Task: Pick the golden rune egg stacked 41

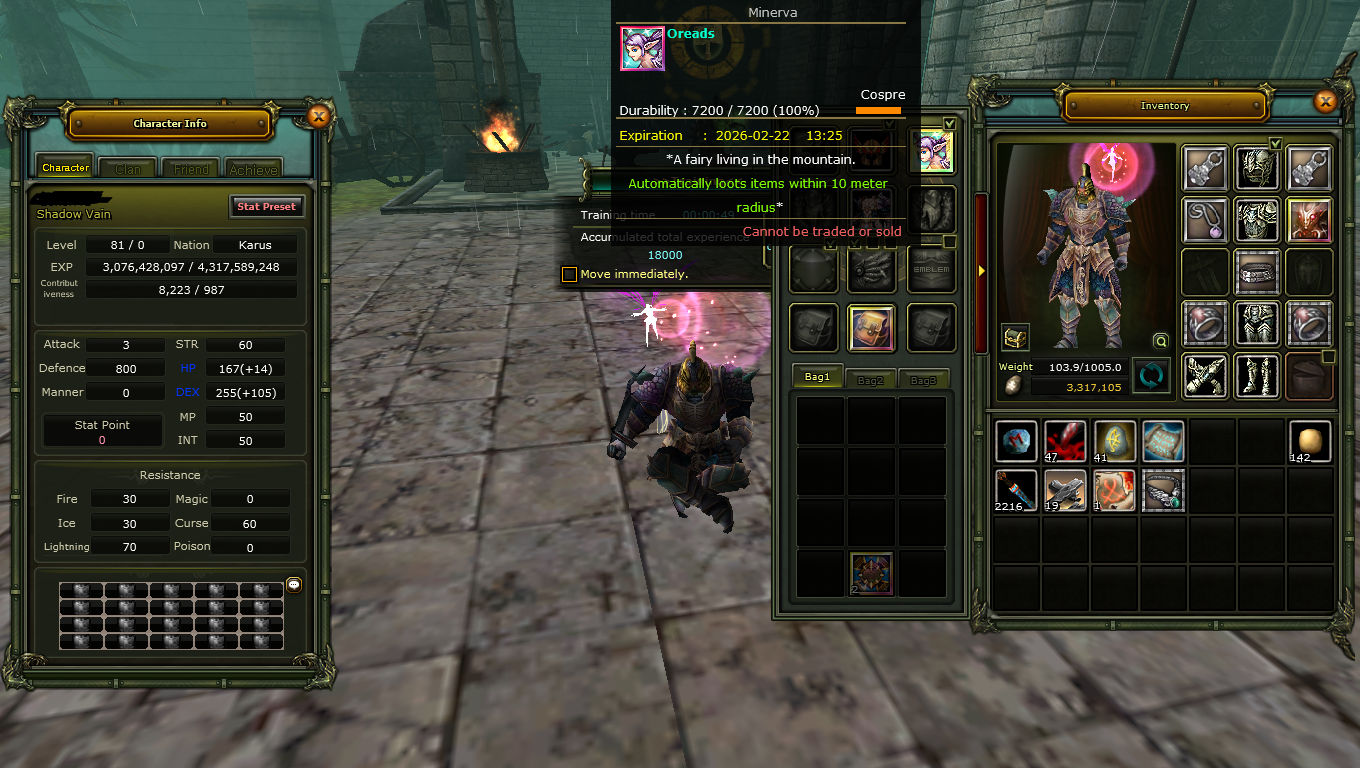Action: click(1114, 441)
